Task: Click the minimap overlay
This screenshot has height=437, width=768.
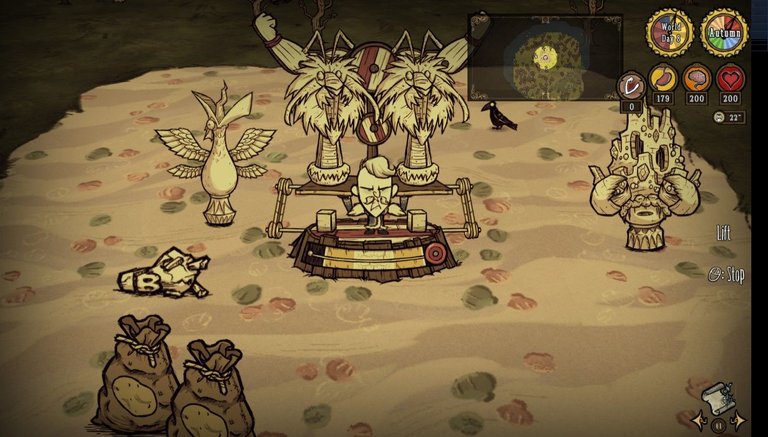Action: point(544,56)
